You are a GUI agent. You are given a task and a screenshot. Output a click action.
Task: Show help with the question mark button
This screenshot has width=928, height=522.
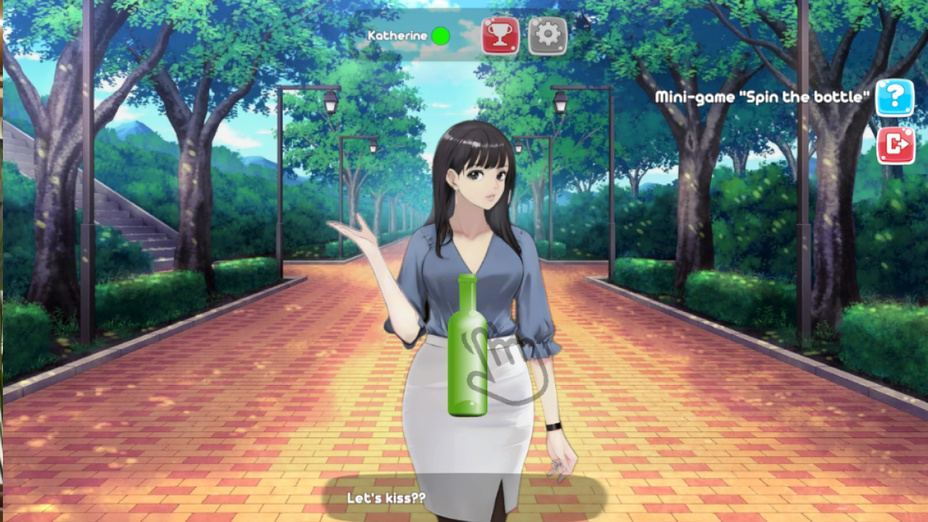tap(894, 98)
